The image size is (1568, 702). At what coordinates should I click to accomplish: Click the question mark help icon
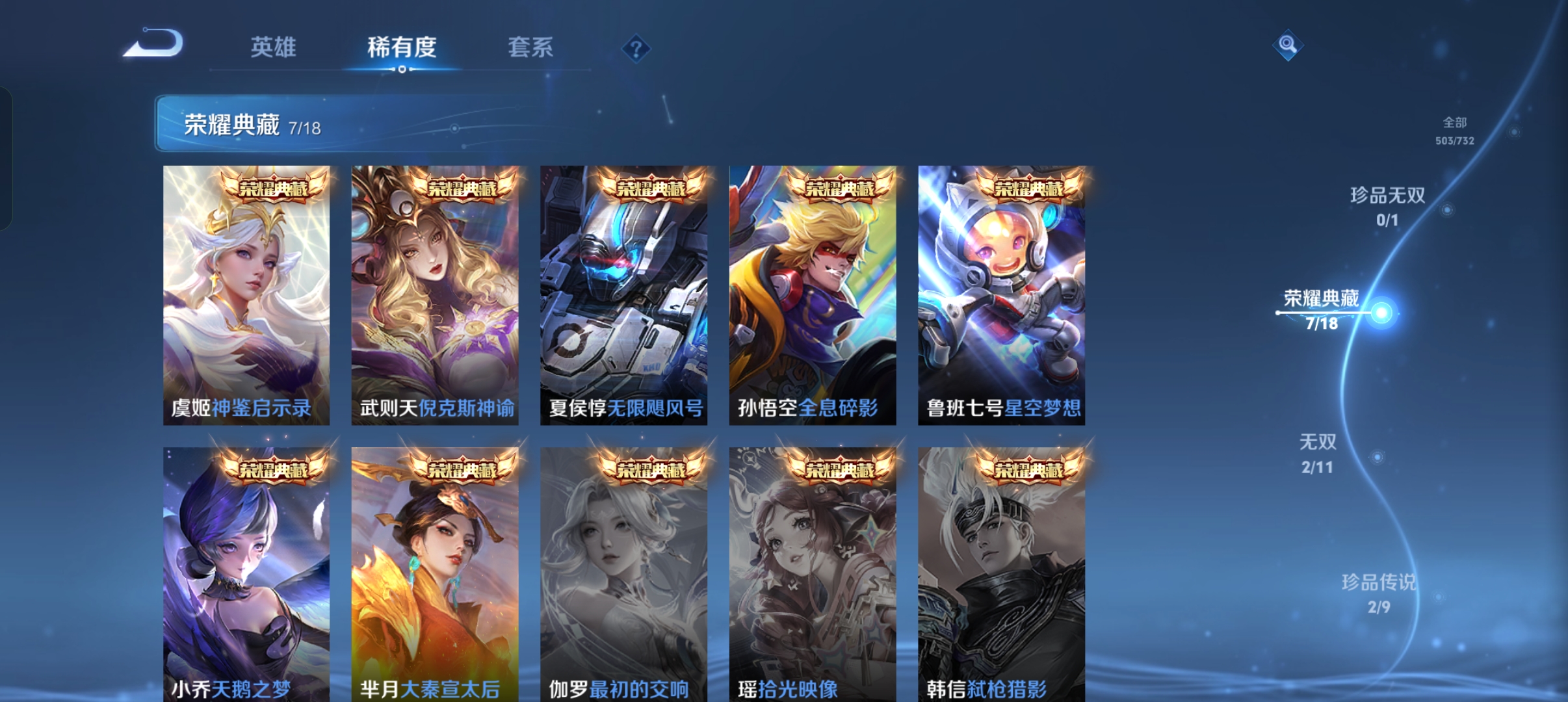pyautogui.click(x=636, y=49)
